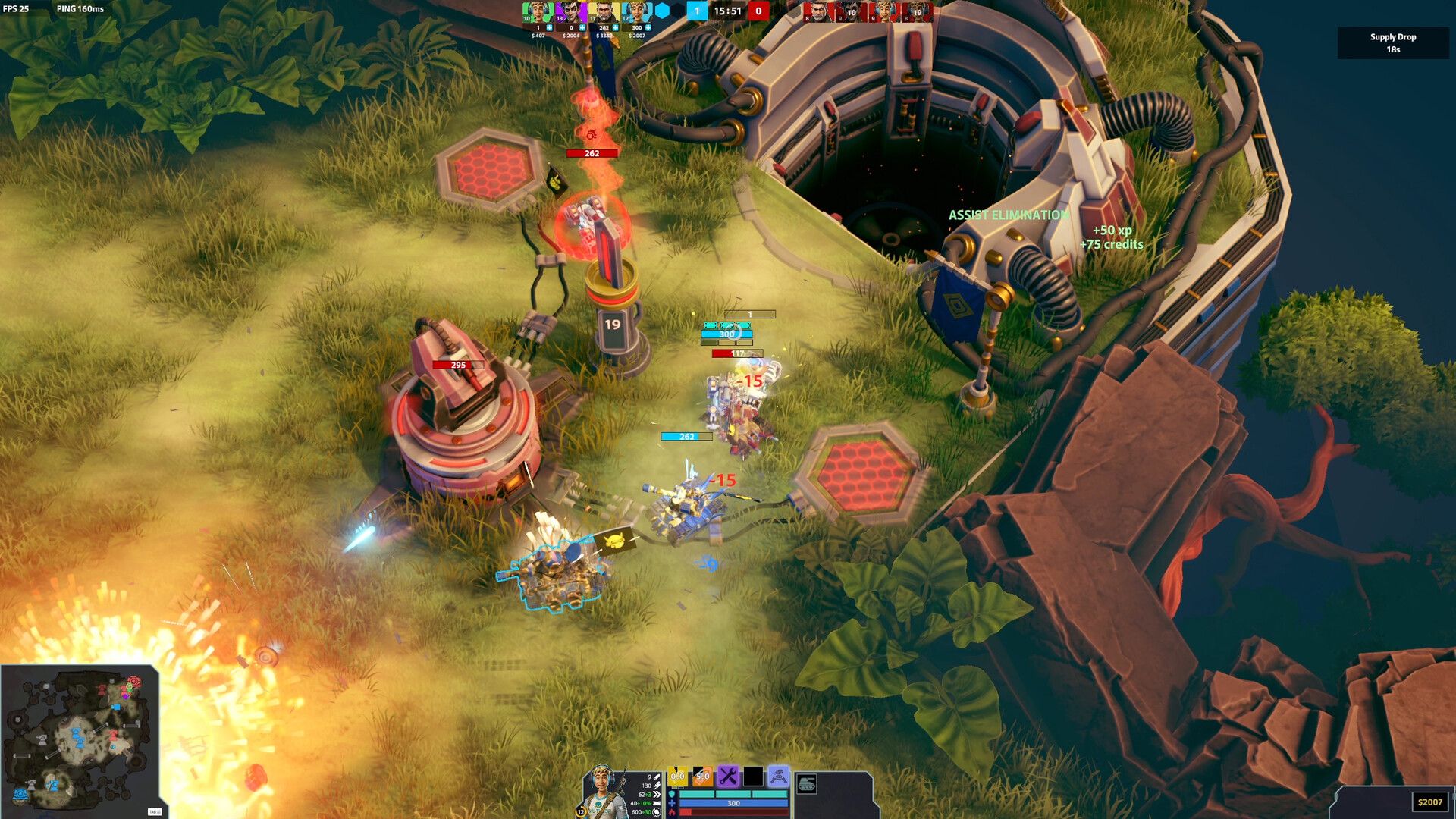The width and height of the screenshot is (1456, 819).
Task: Use the purple wrench repair ability
Action: (728, 777)
